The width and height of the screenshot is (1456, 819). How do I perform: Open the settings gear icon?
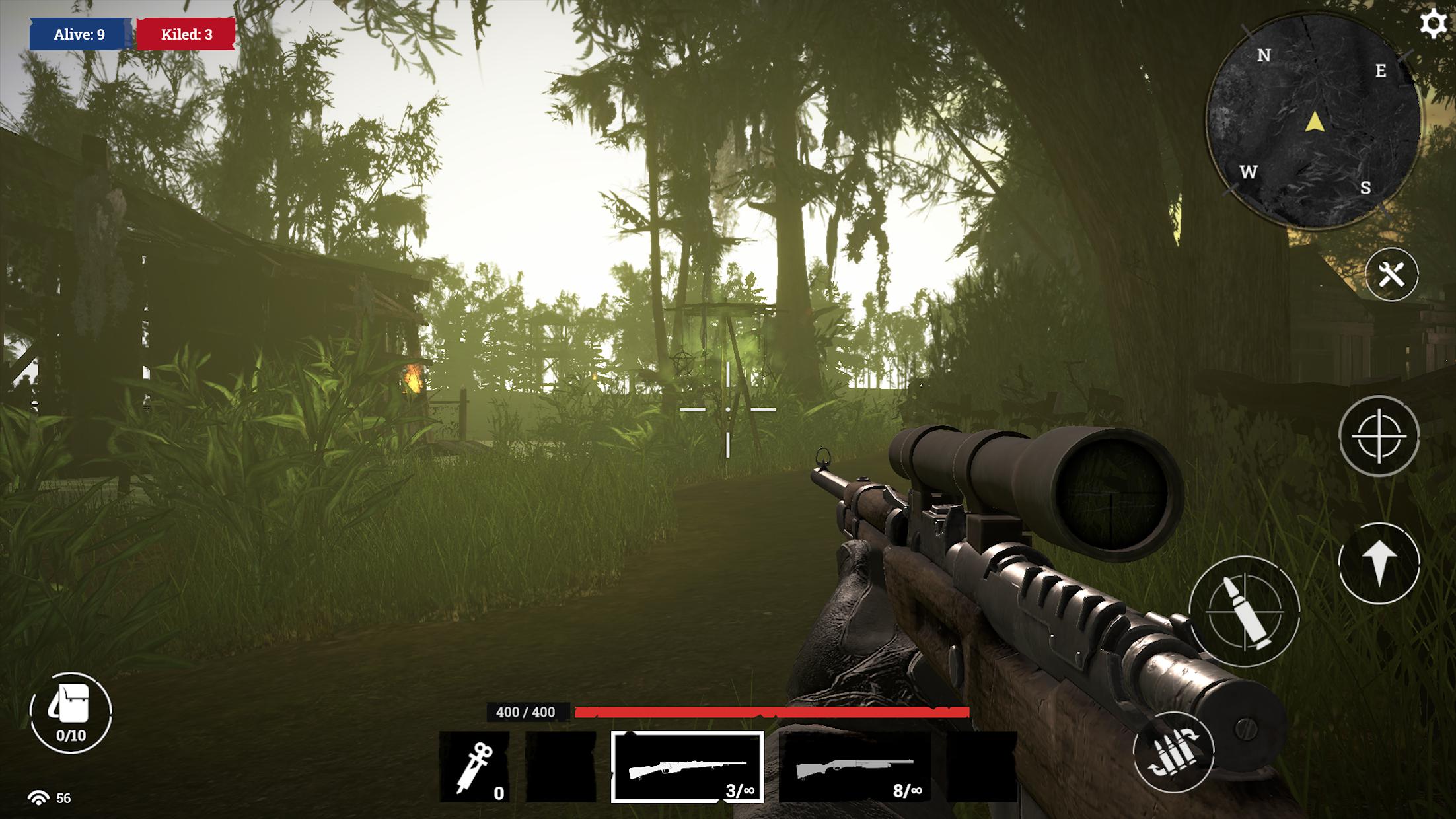[1433, 24]
